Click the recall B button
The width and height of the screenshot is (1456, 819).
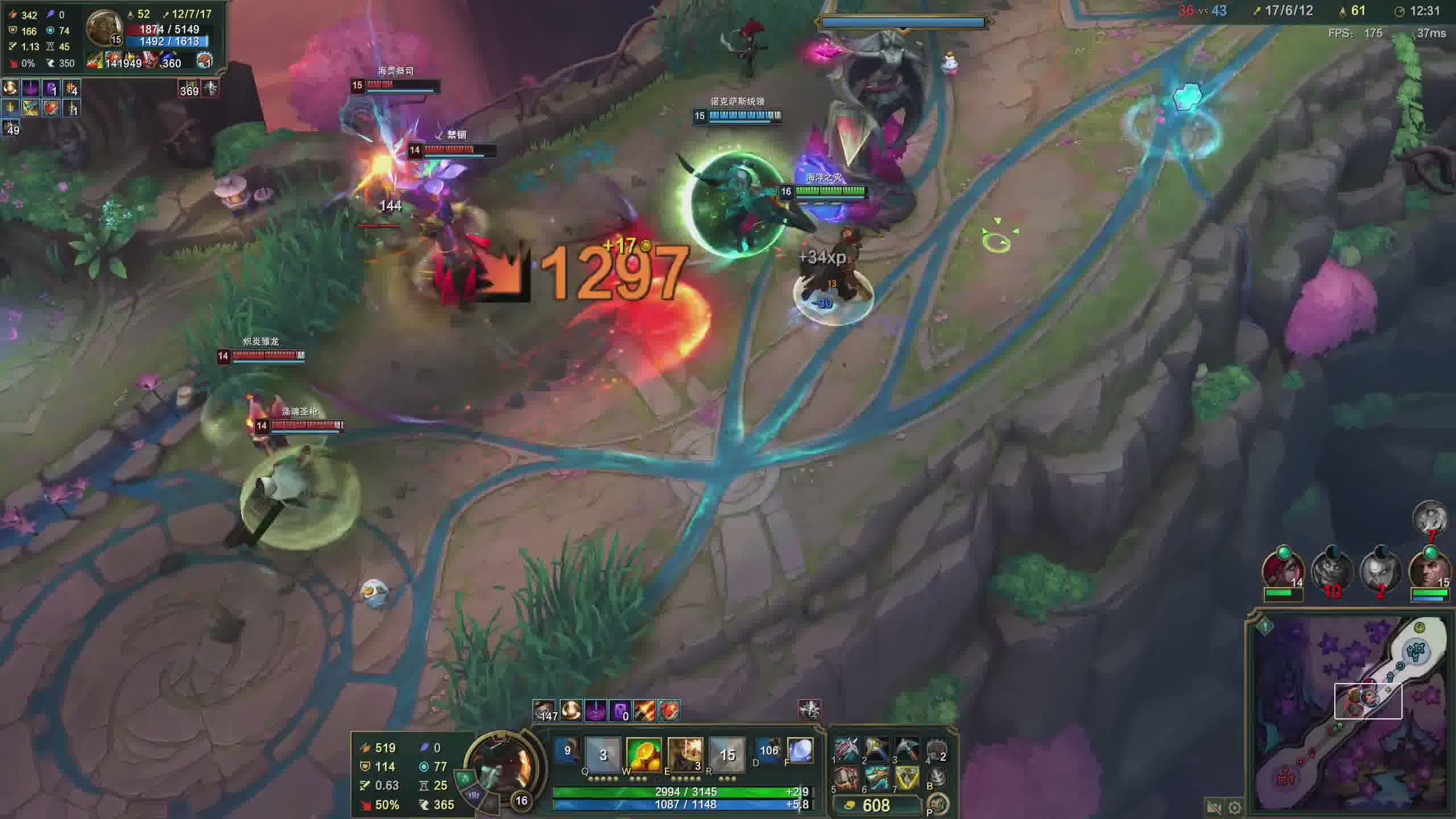click(x=937, y=777)
